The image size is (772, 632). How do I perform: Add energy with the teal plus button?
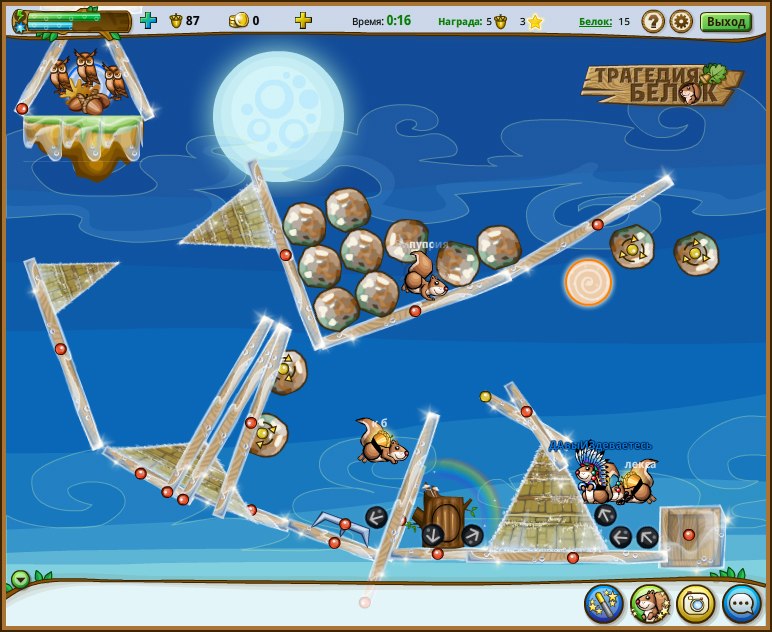pos(148,20)
